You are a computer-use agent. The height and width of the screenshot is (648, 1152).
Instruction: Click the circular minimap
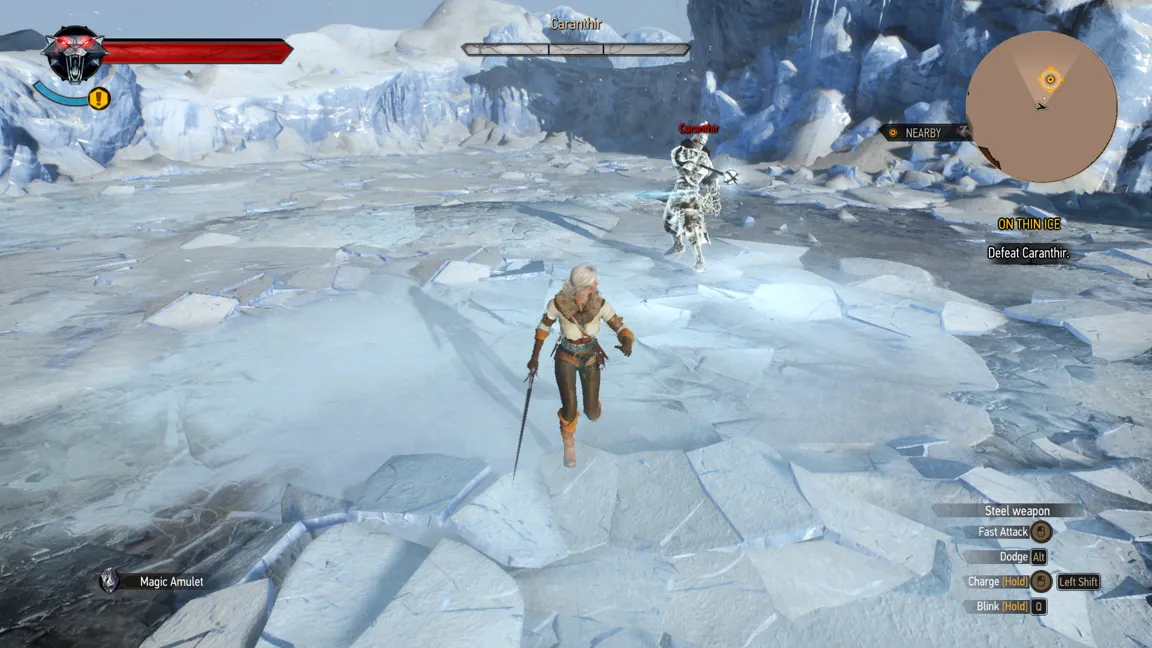tap(1041, 106)
